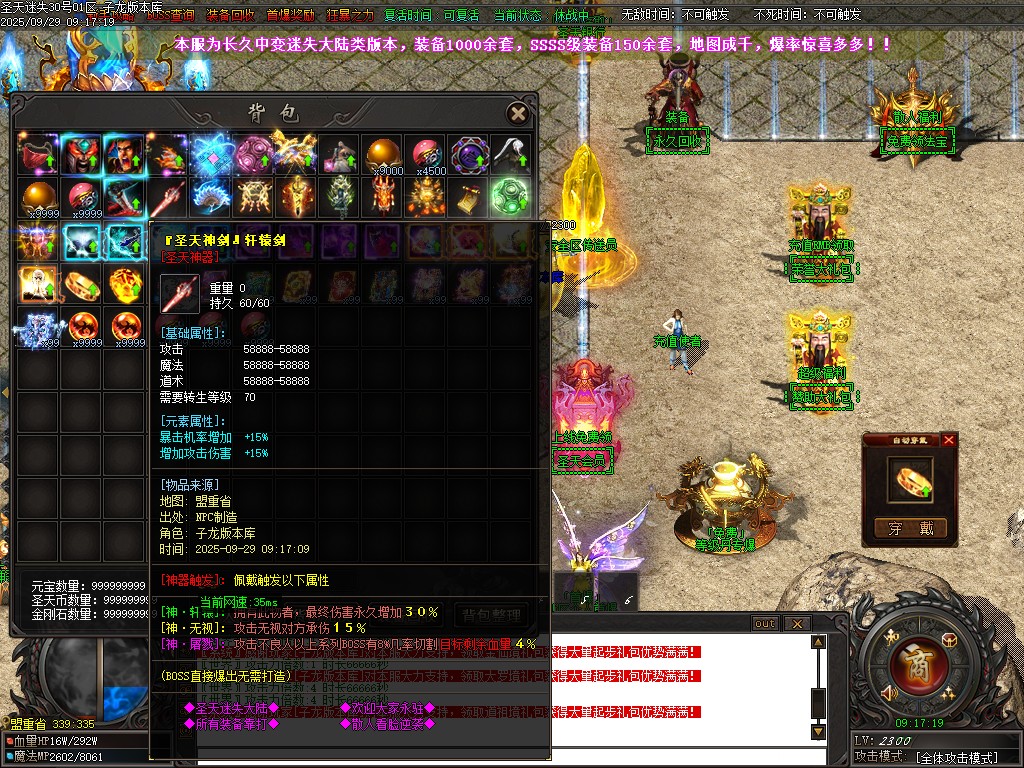Pick the red scarf item in the bag
1024x768 pixels.
(x=37, y=154)
